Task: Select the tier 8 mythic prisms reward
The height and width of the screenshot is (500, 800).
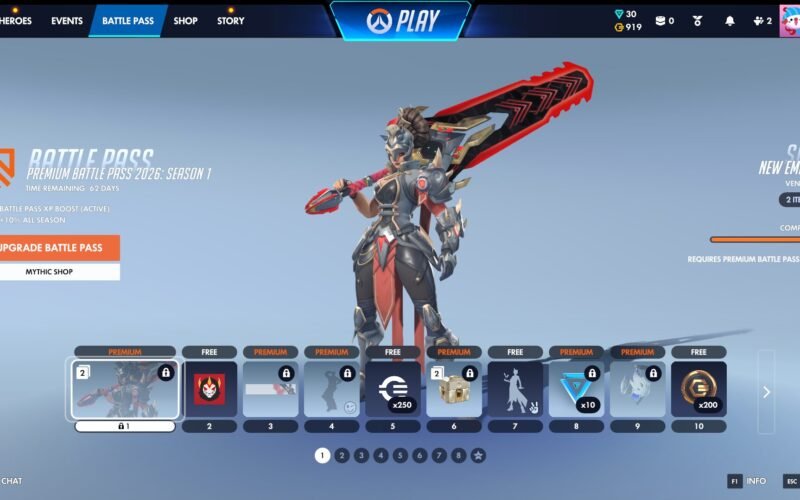Action: click(576, 389)
